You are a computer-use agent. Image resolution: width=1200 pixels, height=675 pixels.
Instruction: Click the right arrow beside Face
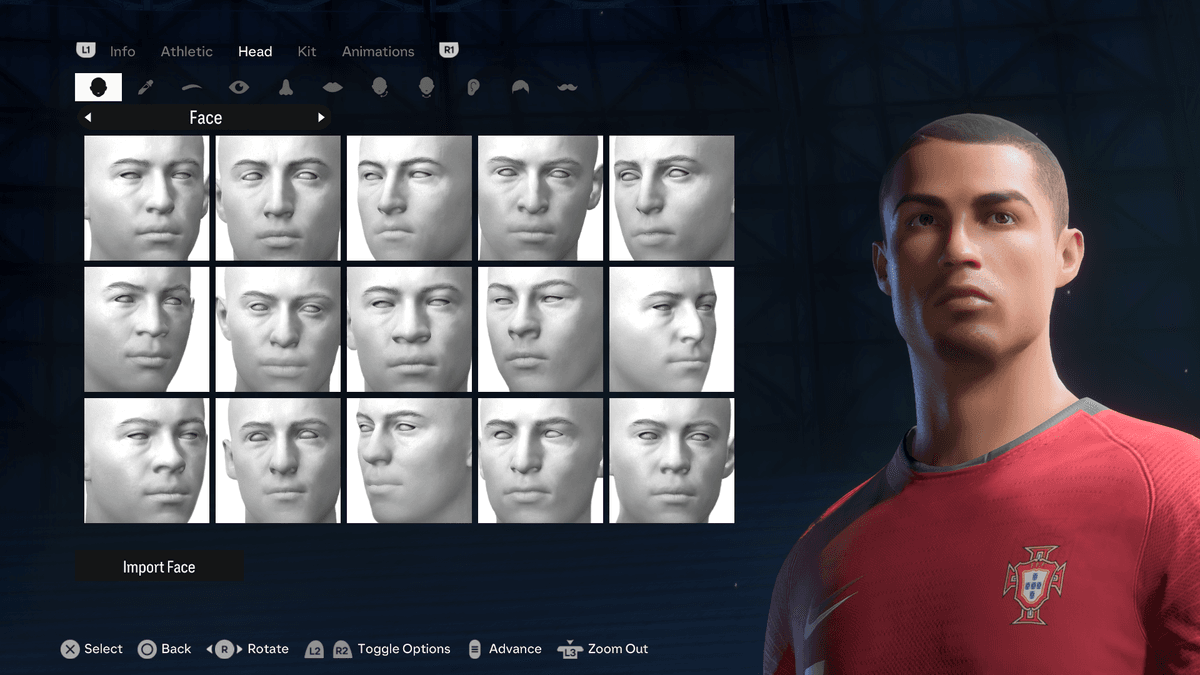pos(321,118)
